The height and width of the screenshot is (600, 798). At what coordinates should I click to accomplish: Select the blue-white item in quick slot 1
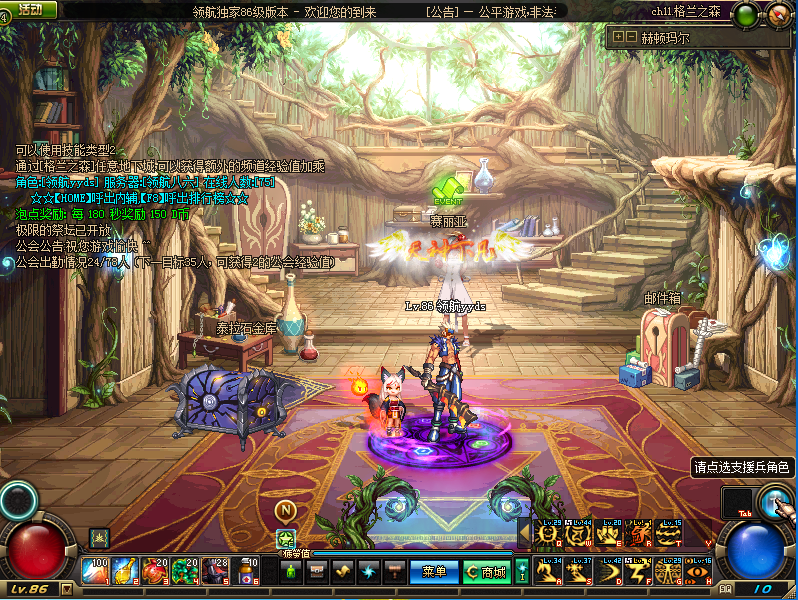(96, 571)
